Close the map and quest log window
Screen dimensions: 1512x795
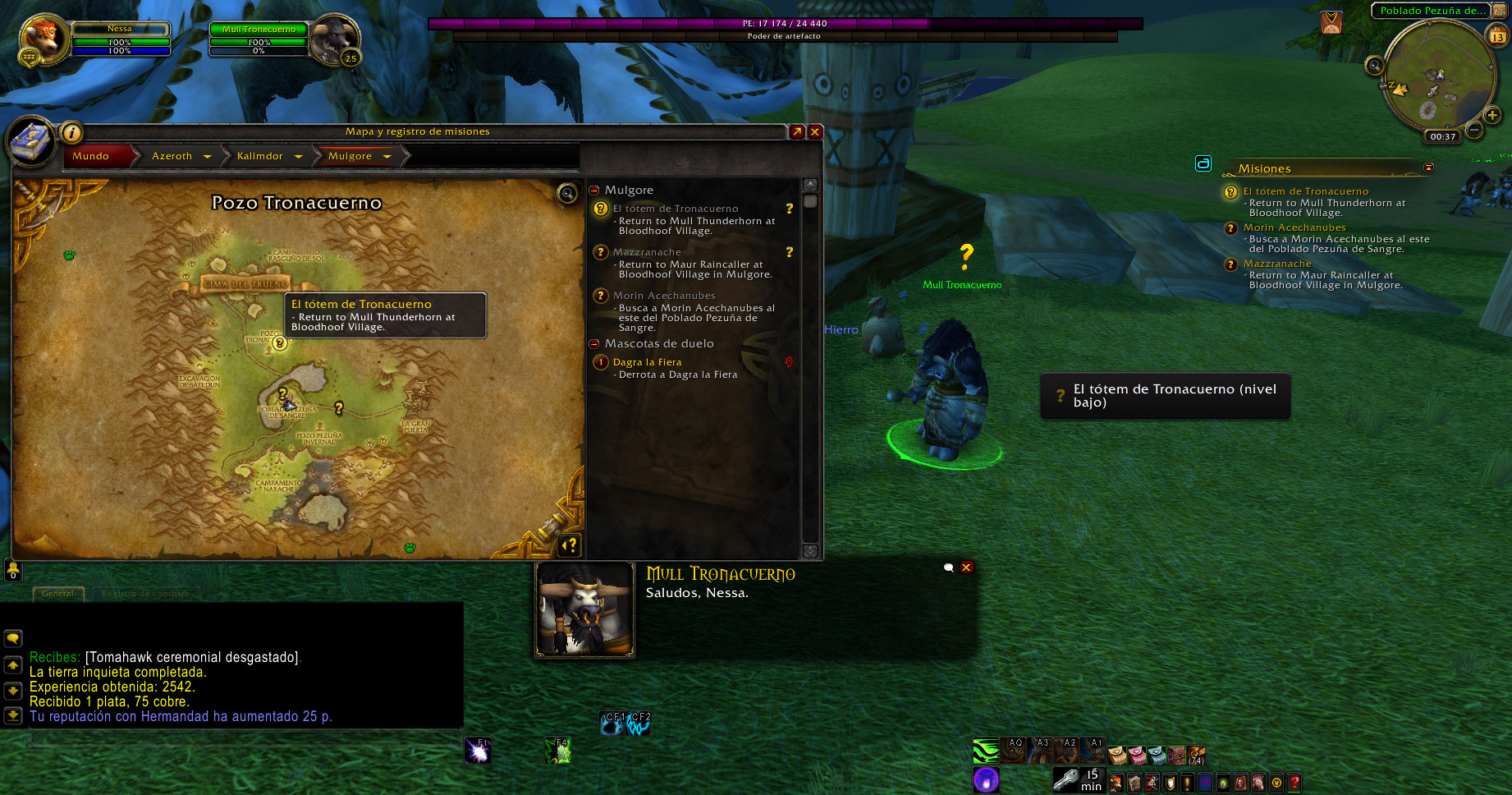815,131
